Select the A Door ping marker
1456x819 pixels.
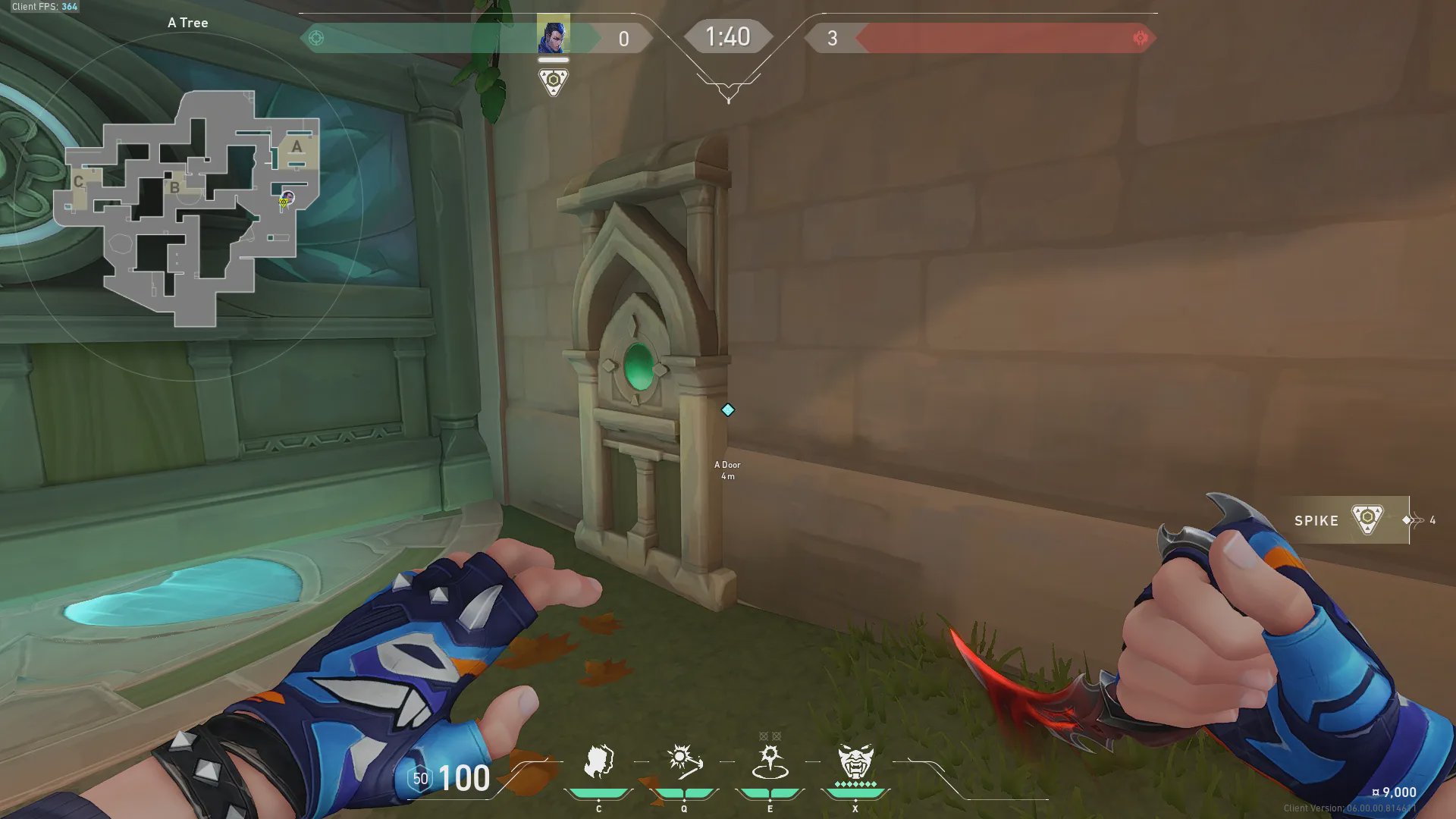(727, 410)
